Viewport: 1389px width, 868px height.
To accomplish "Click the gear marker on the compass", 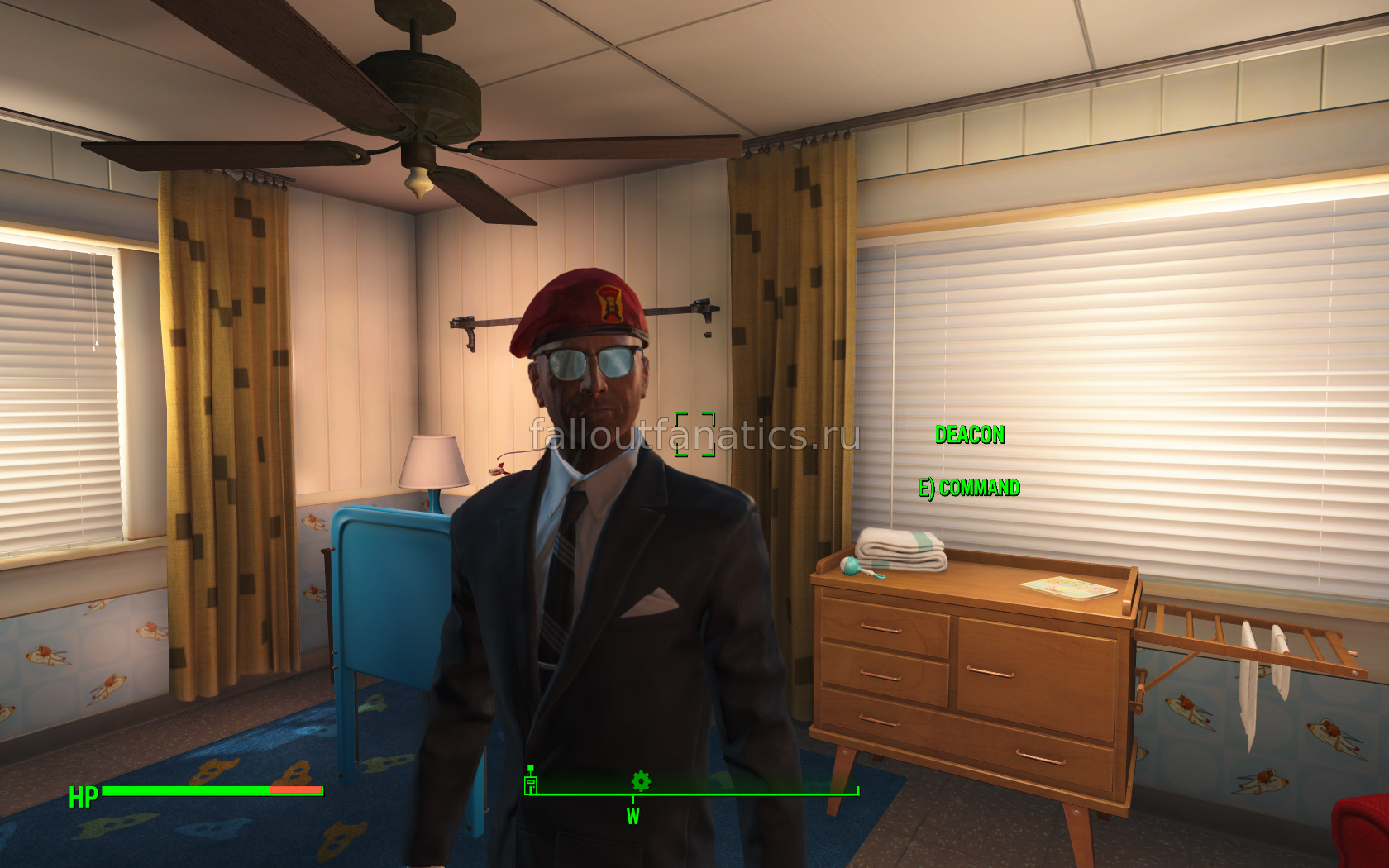I will click(x=641, y=780).
